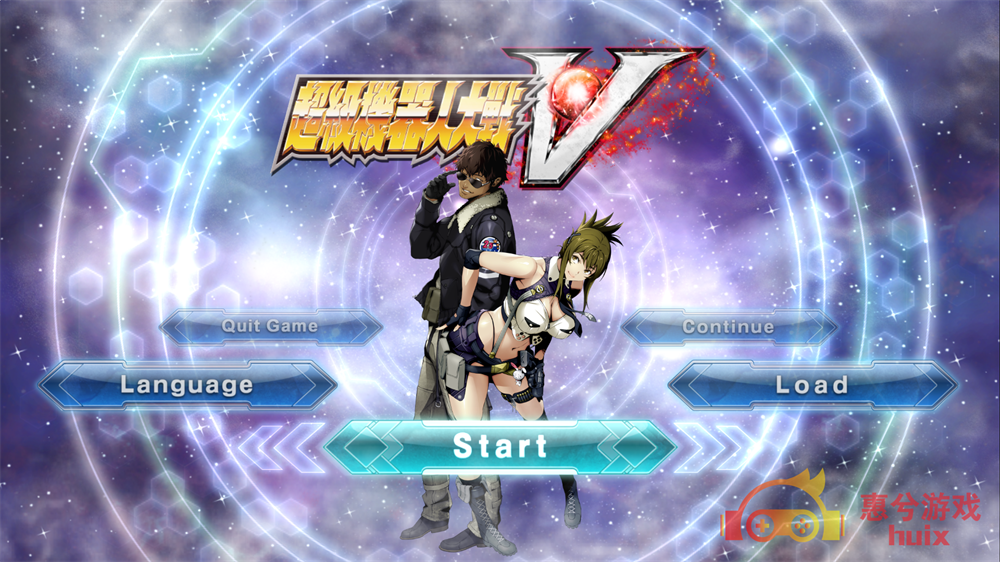This screenshot has width=1000, height=562.
Task: Click the Continue menu entry
Action: [x=728, y=327]
